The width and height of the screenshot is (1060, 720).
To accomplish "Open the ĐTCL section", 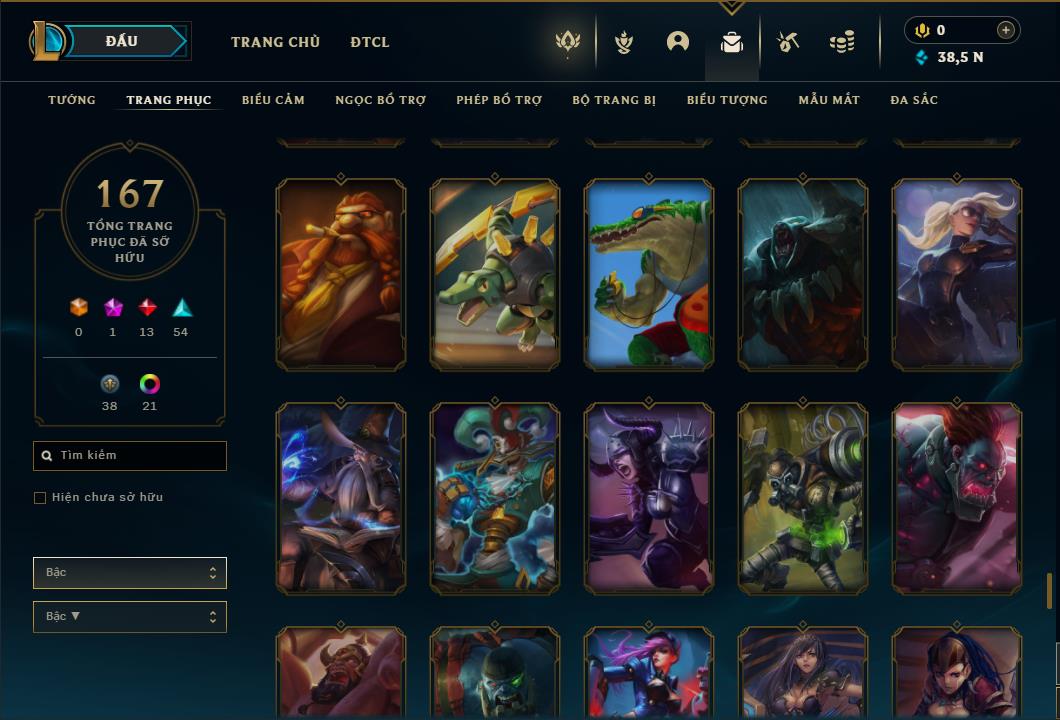I will (370, 42).
